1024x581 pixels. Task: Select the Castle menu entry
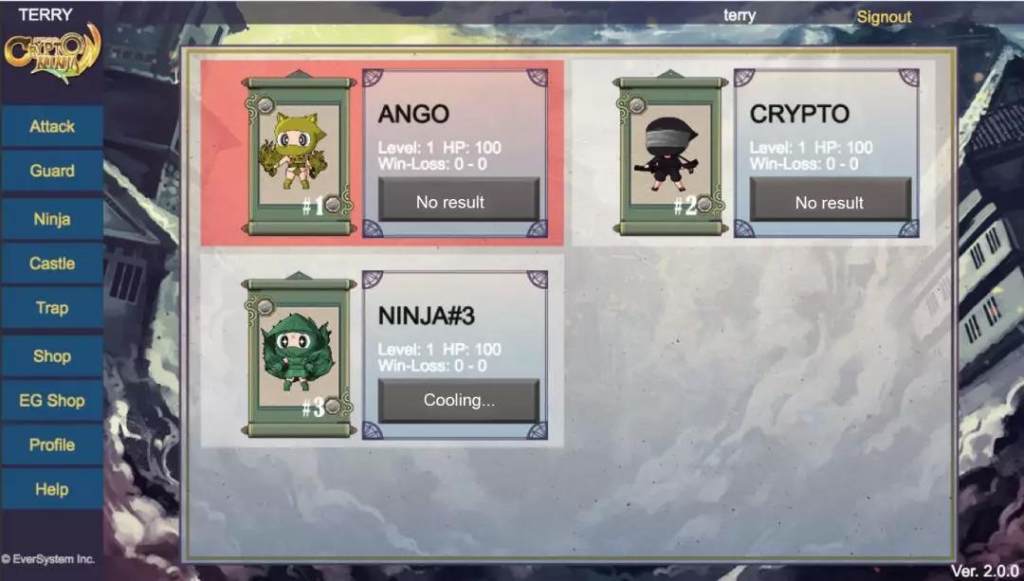coord(52,263)
